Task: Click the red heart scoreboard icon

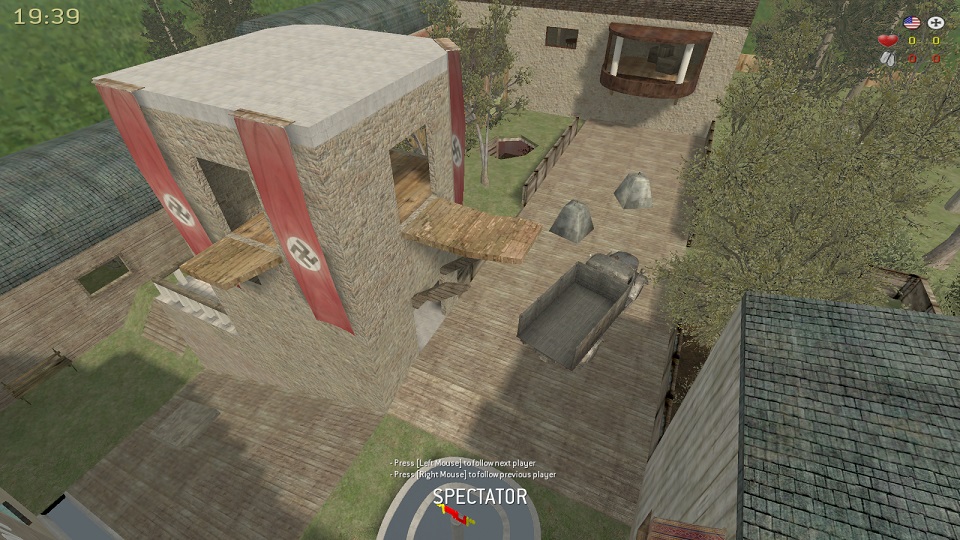Action: (x=887, y=41)
